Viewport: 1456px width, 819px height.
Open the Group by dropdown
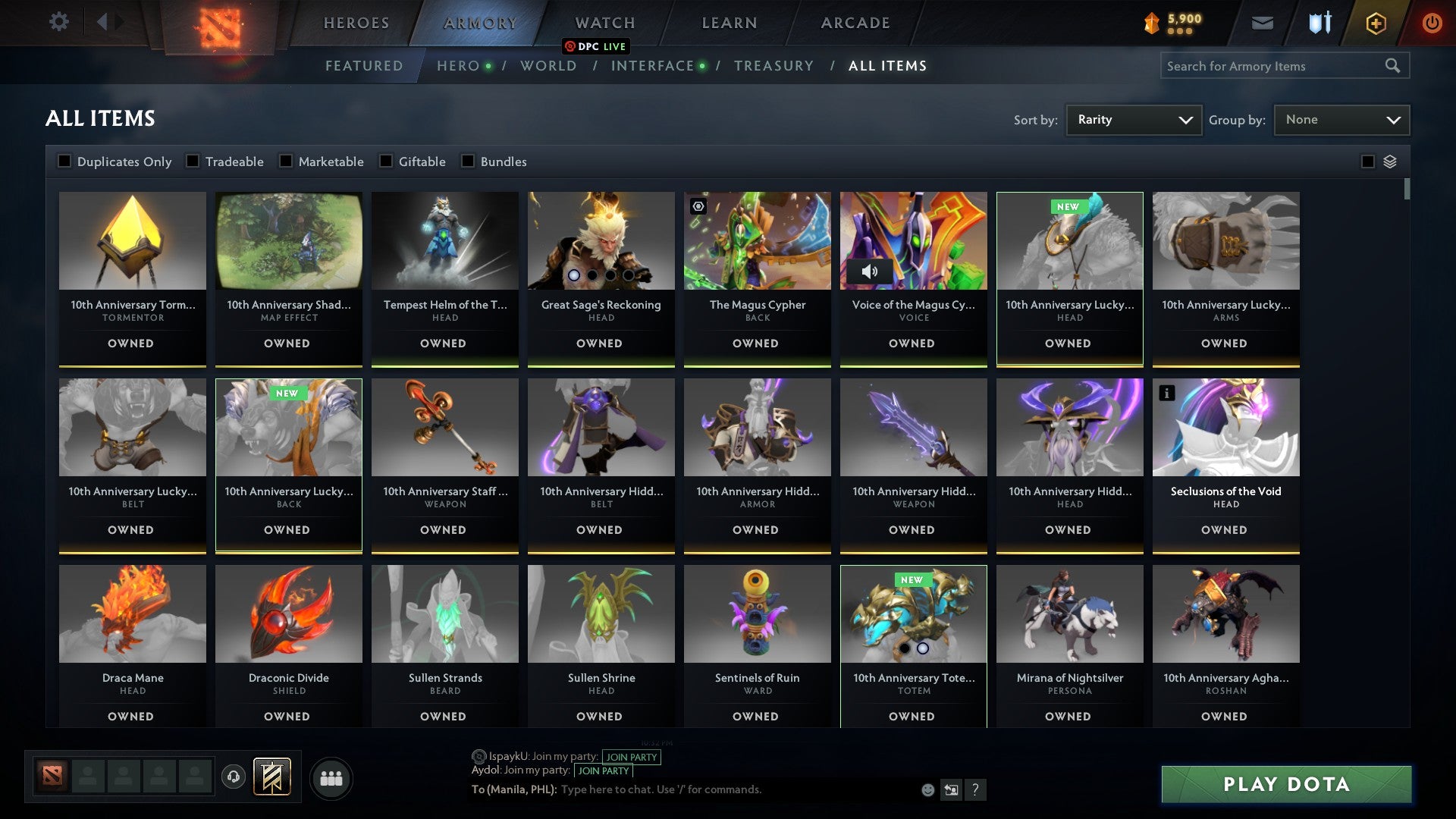1341,119
